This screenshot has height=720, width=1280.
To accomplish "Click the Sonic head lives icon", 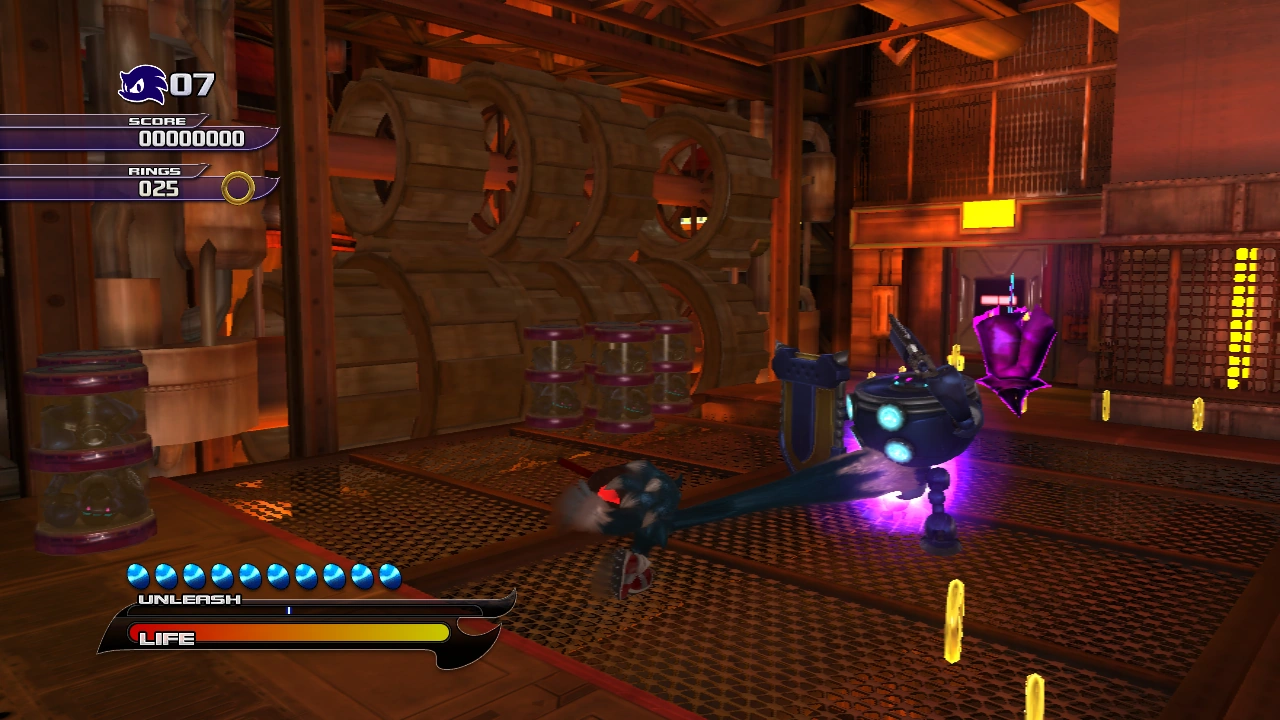I will click(x=142, y=84).
